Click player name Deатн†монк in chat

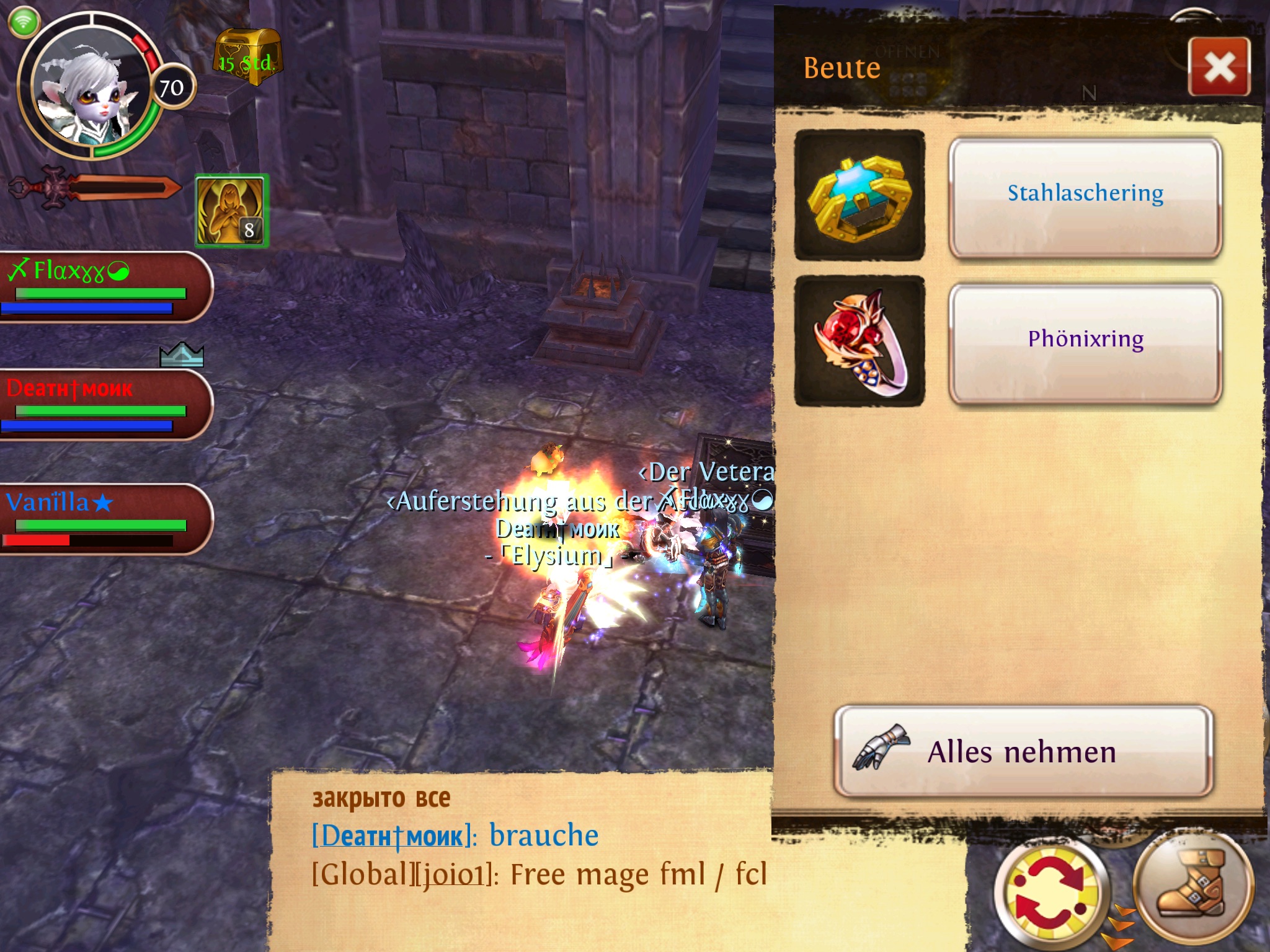point(393,836)
